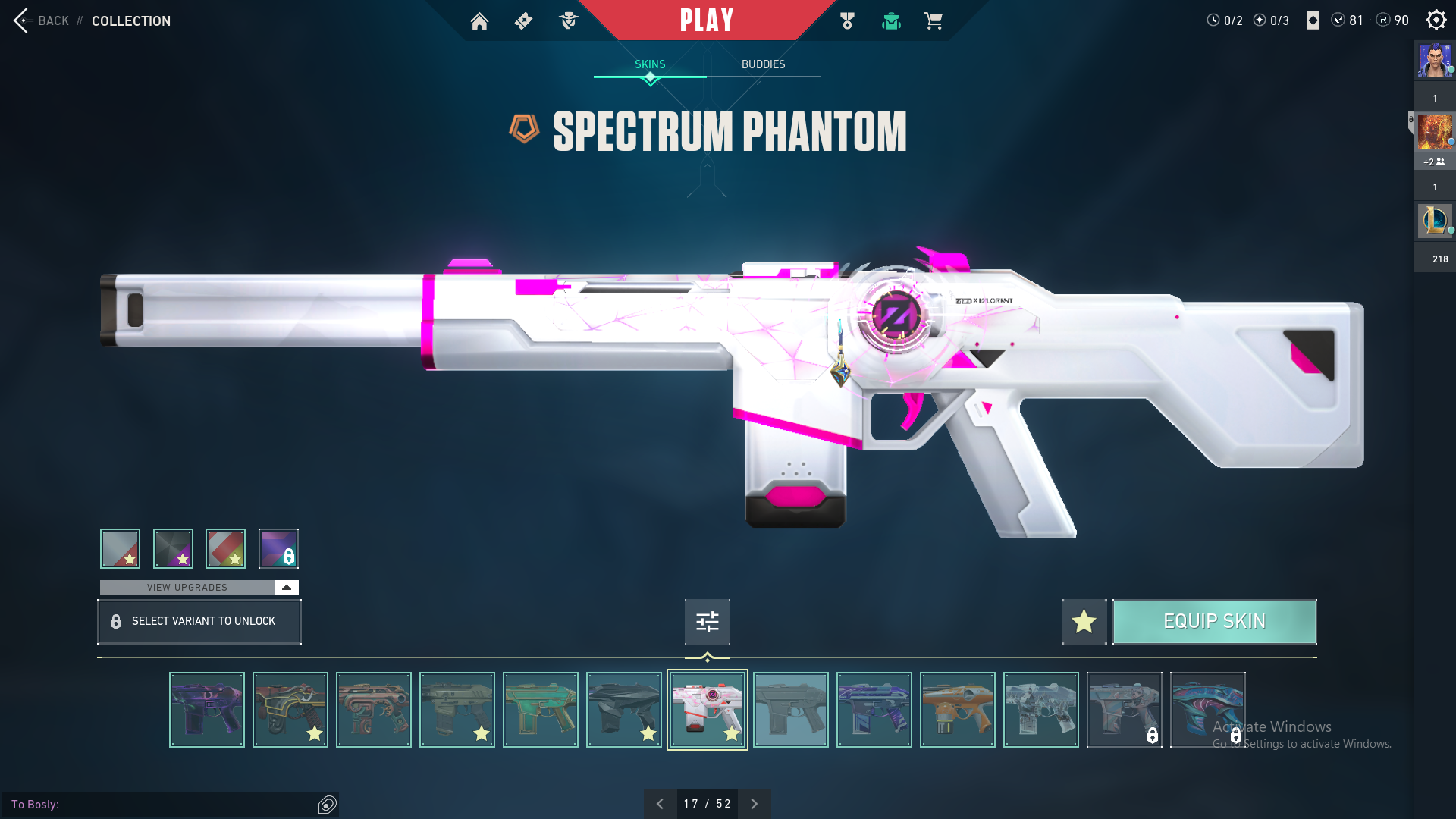Select the teal green Phantom skin thumbnail
The height and width of the screenshot is (819, 1456).
pyautogui.click(x=540, y=710)
